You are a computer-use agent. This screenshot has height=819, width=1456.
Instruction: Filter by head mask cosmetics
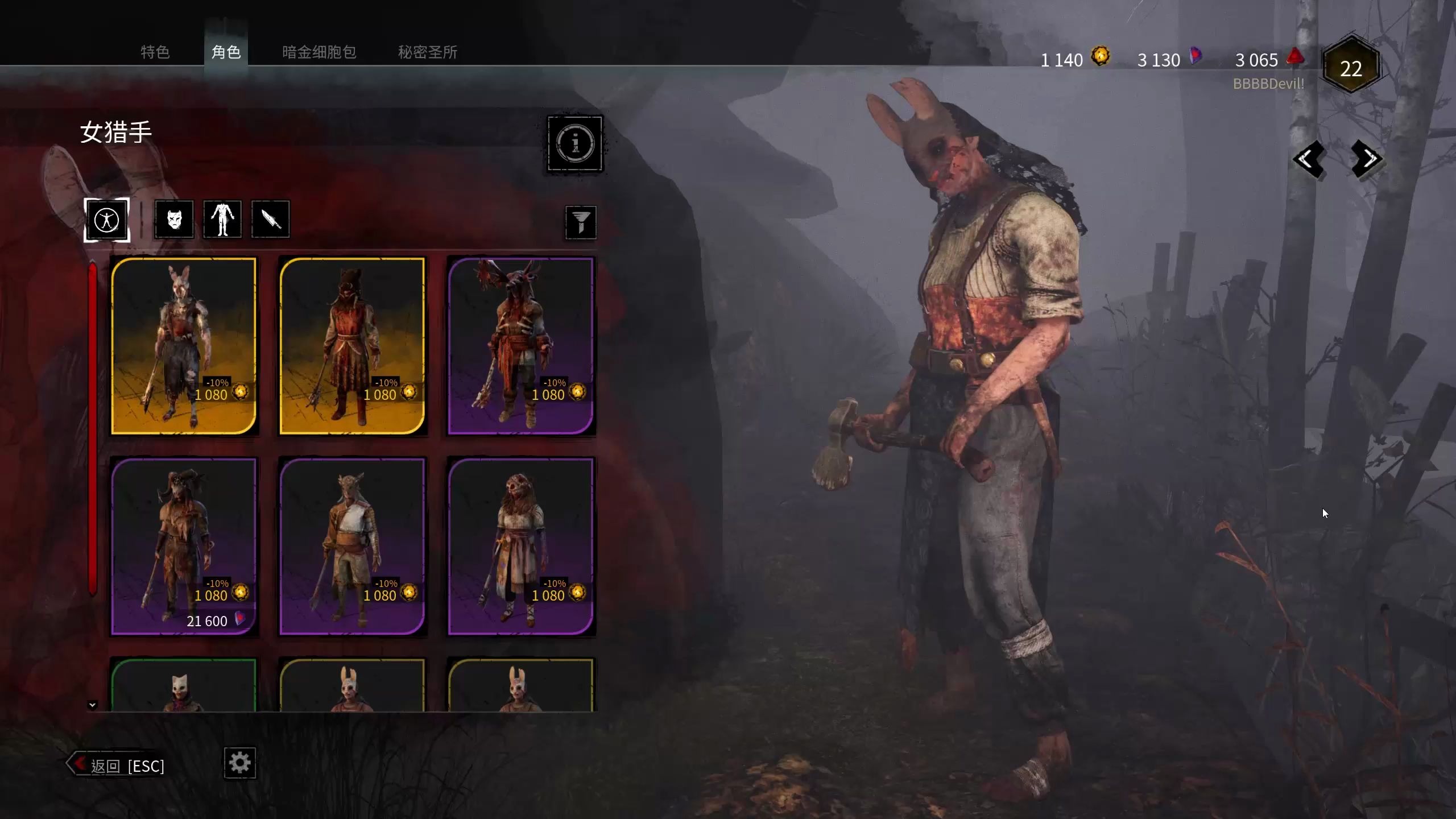pyautogui.click(x=174, y=219)
